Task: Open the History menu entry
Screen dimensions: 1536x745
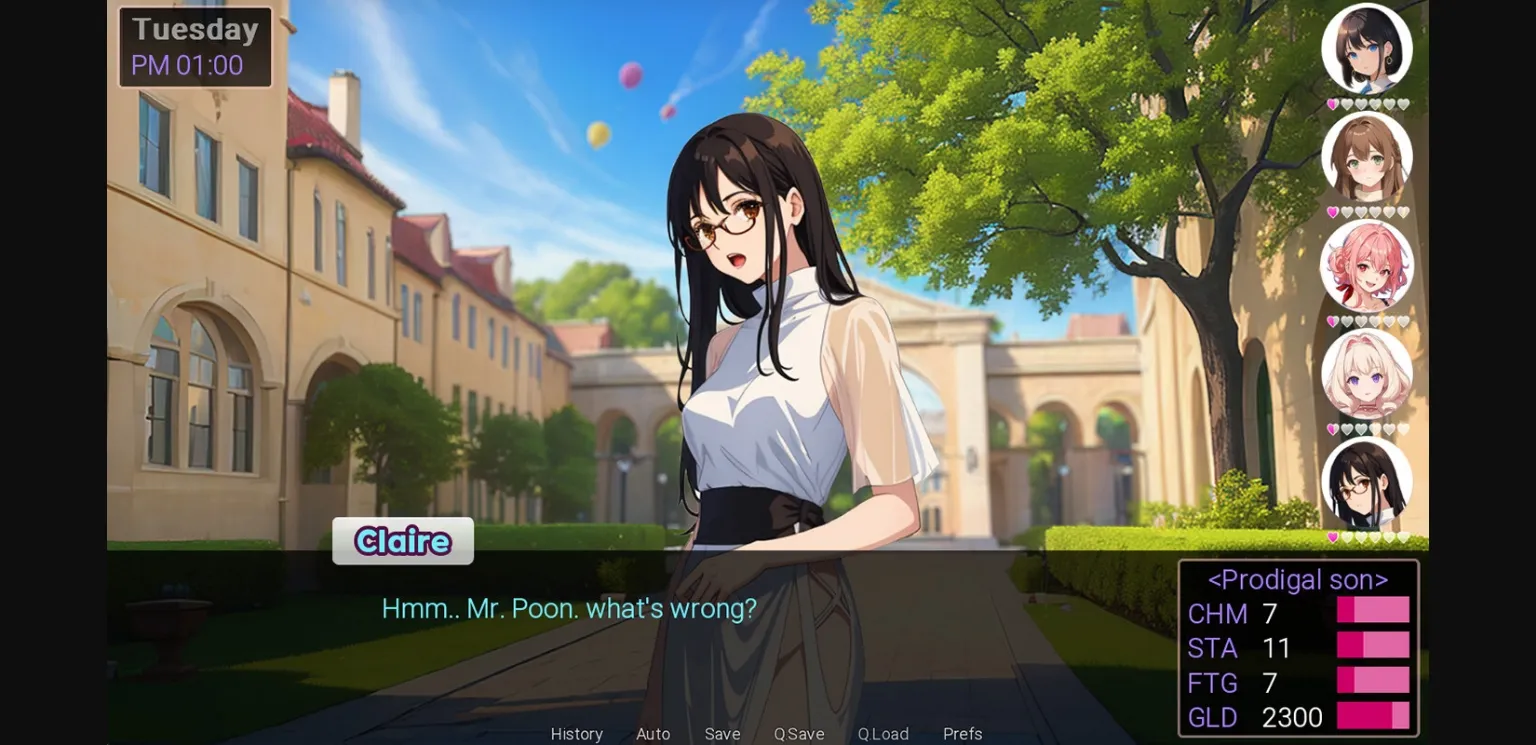Action: click(576, 733)
